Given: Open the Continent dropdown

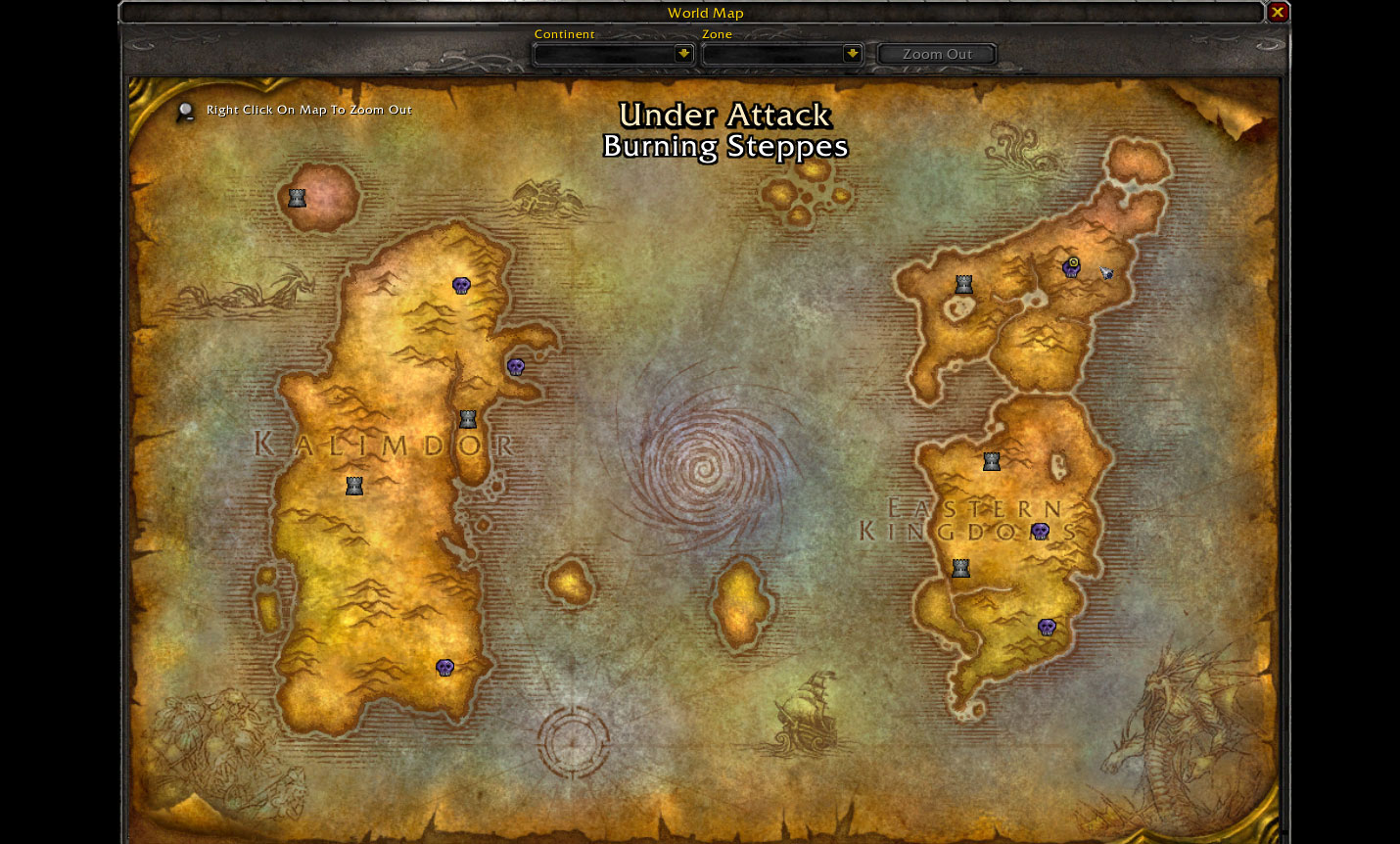Looking at the screenshot, I should click(x=683, y=54).
